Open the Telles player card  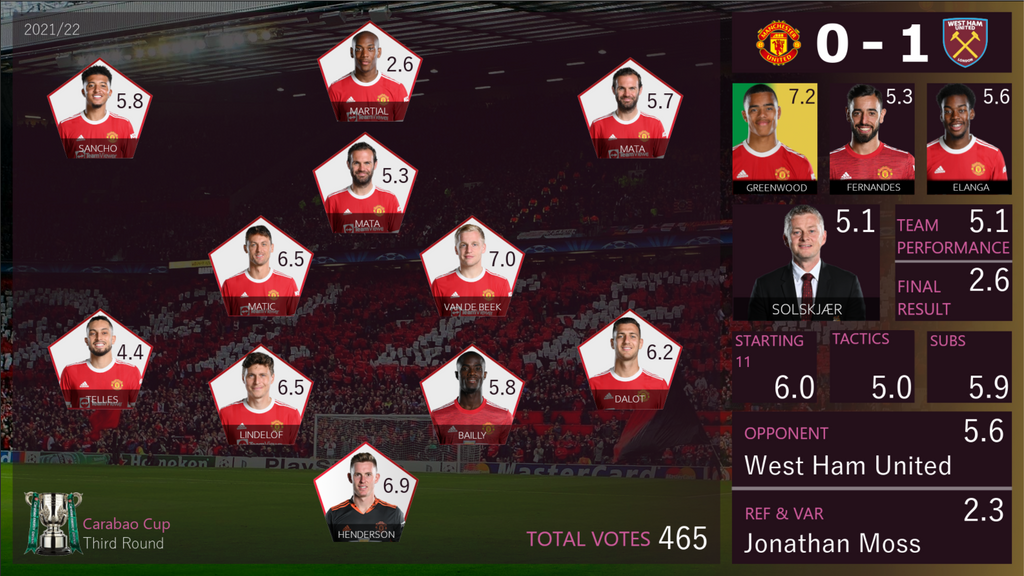point(99,360)
